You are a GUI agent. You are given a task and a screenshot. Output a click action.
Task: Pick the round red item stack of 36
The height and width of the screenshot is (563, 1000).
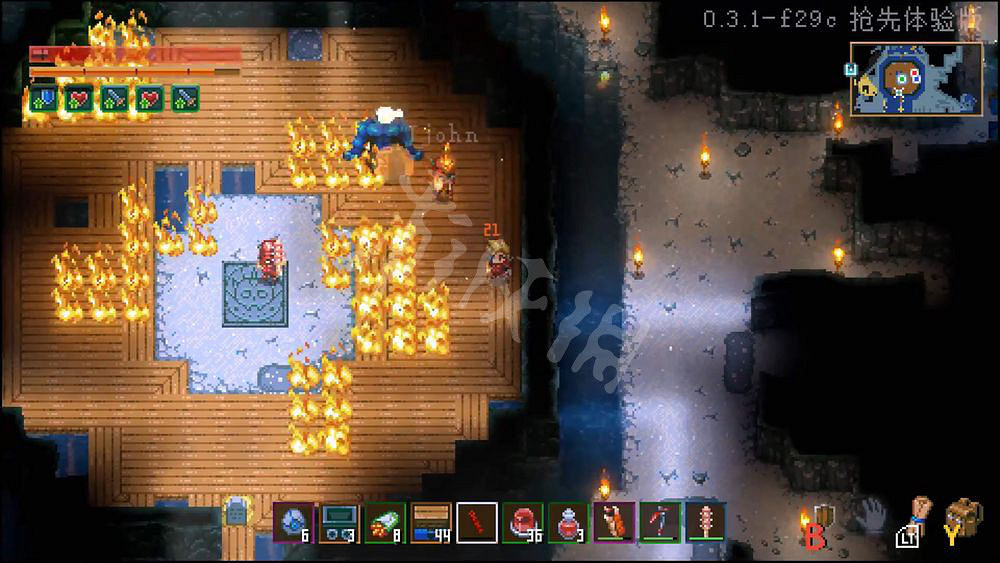(523, 521)
